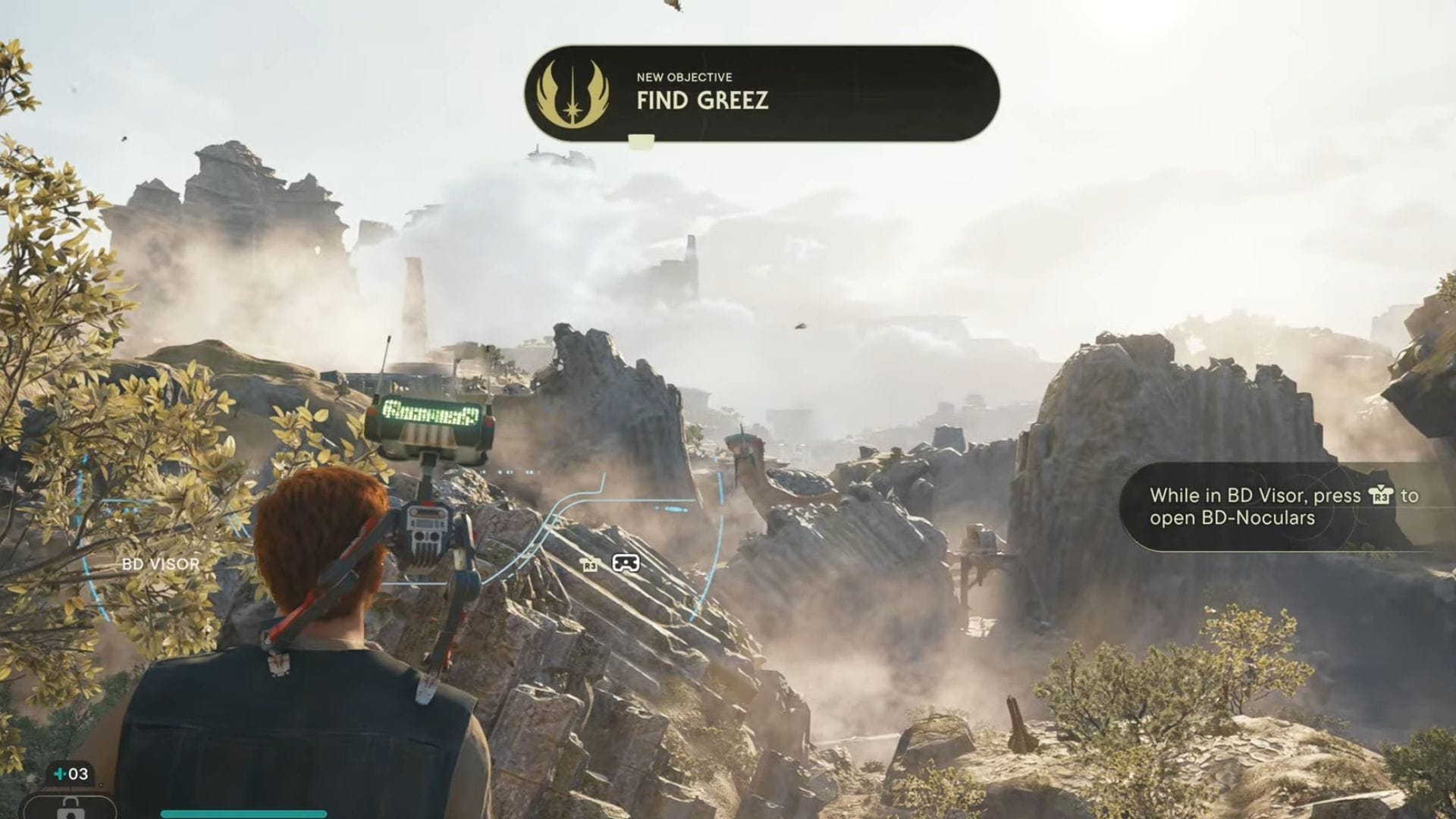This screenshot has height=819, width=1456.
Task: Collapse the BD Visor overlay
Action: click(x=160, y=564)
